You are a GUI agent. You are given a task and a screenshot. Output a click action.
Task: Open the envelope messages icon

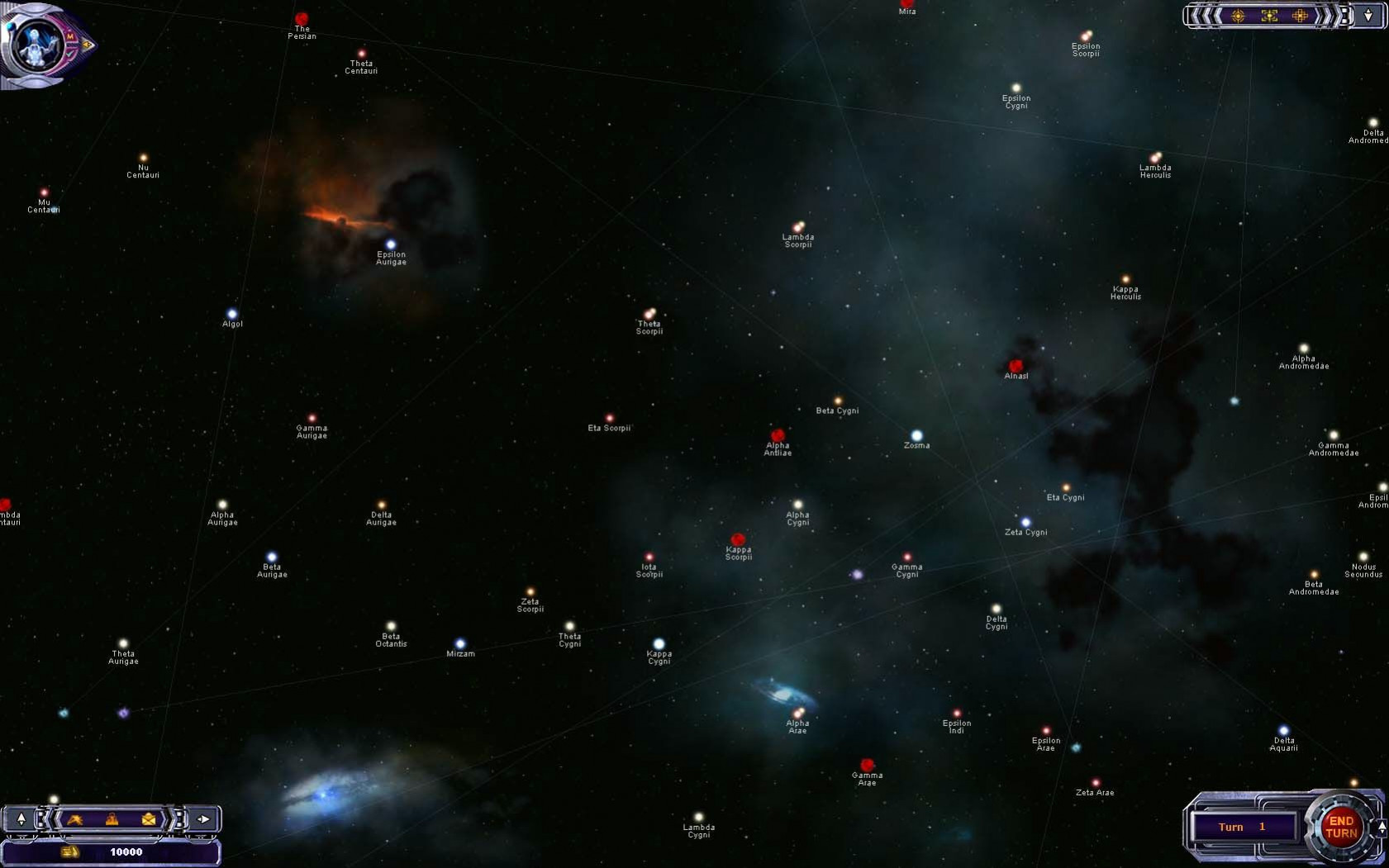pyautogui.click(x=149, y=819)
